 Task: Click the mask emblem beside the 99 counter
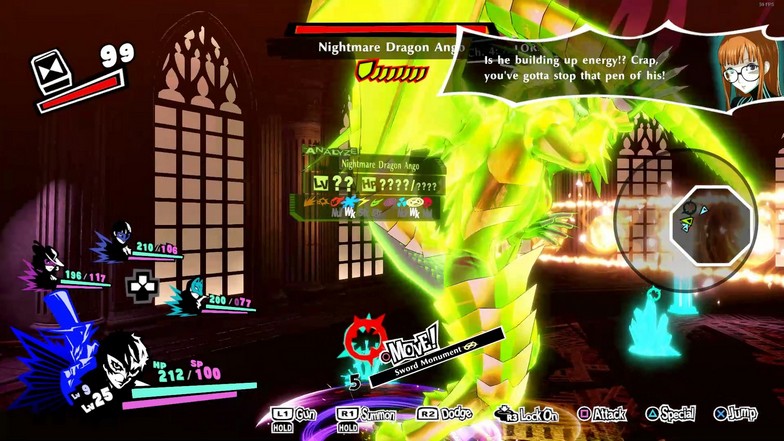pyautogui.click(x=49, y=73)
